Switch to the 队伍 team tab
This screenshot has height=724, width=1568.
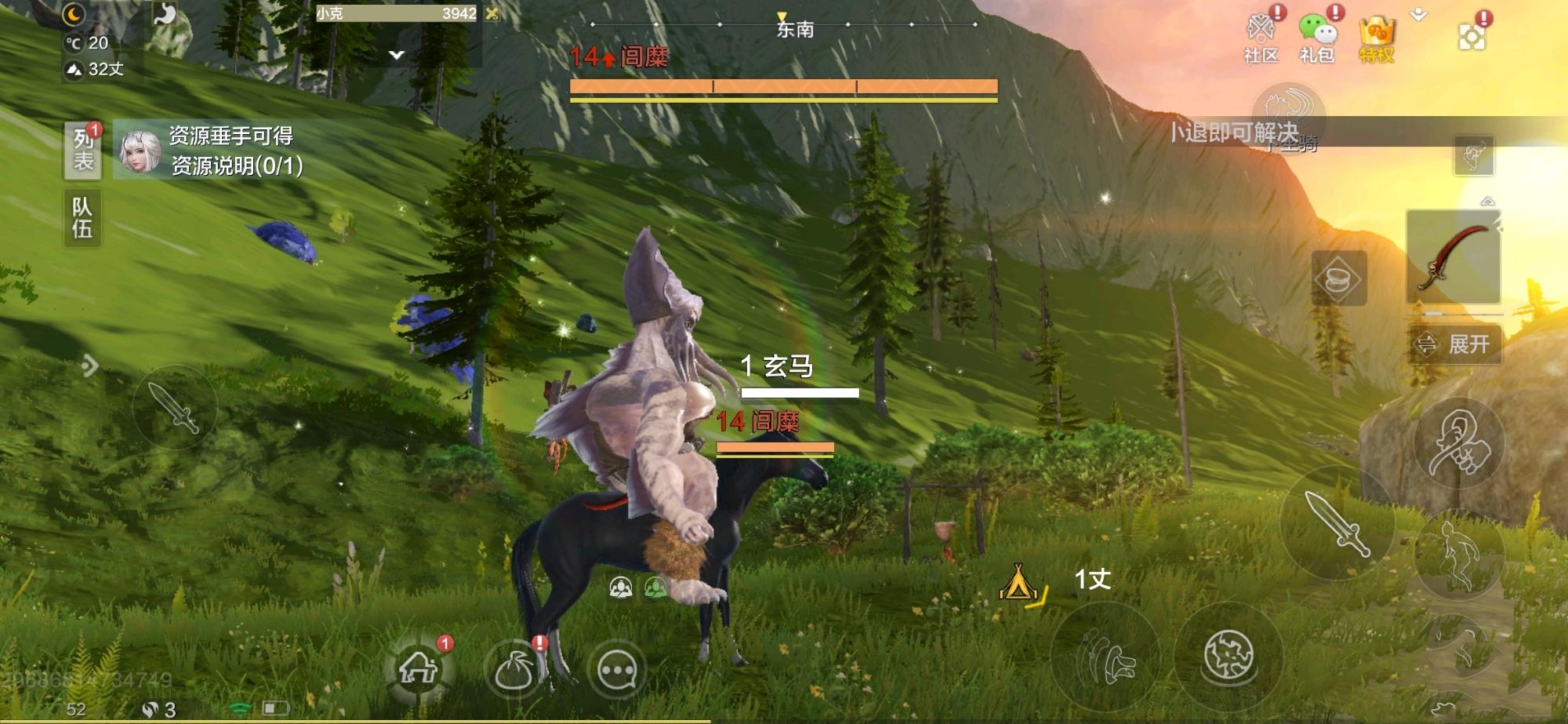pos(82,217)
